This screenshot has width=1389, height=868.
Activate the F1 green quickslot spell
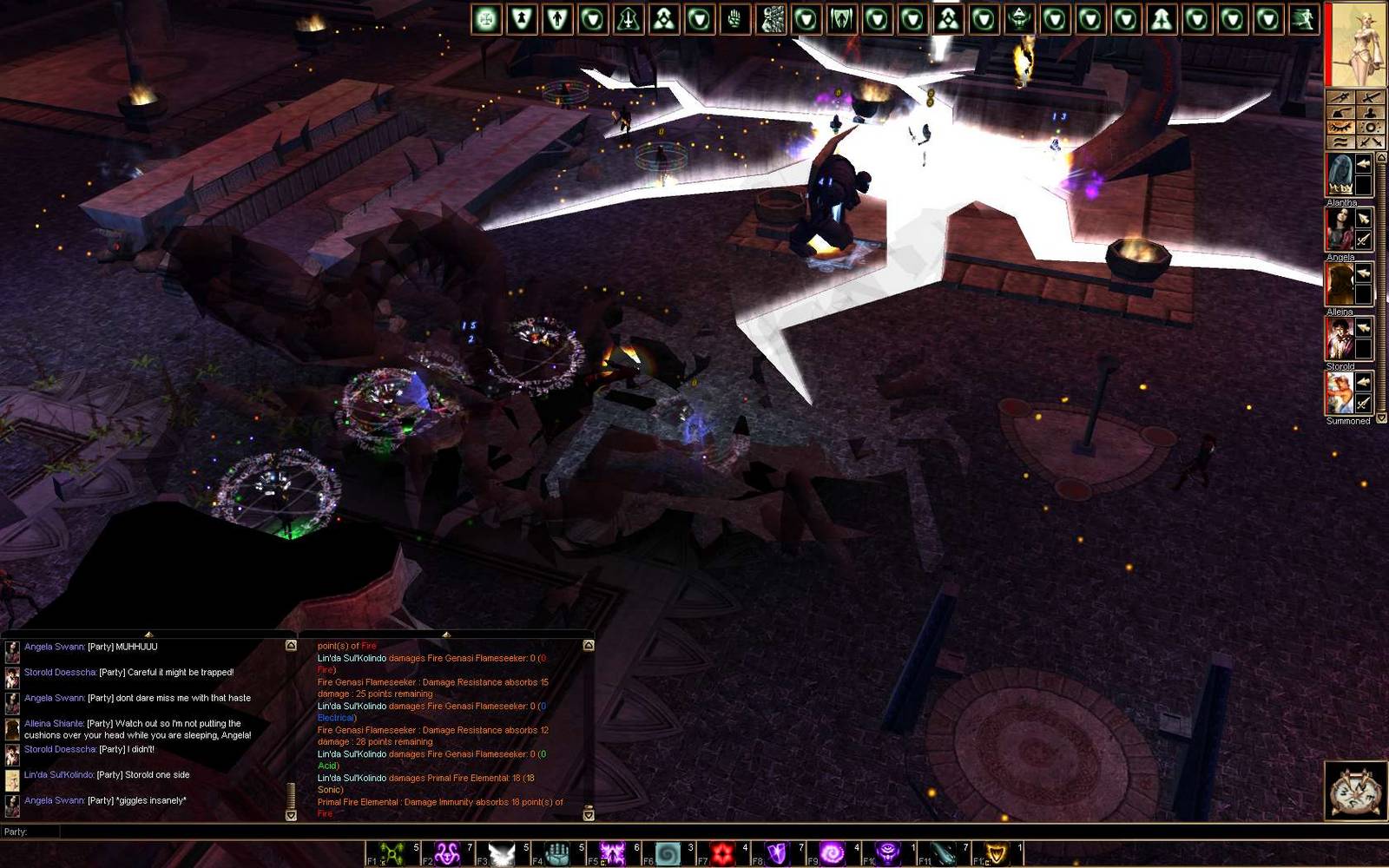pyautogui.click(x=392, y=854)
